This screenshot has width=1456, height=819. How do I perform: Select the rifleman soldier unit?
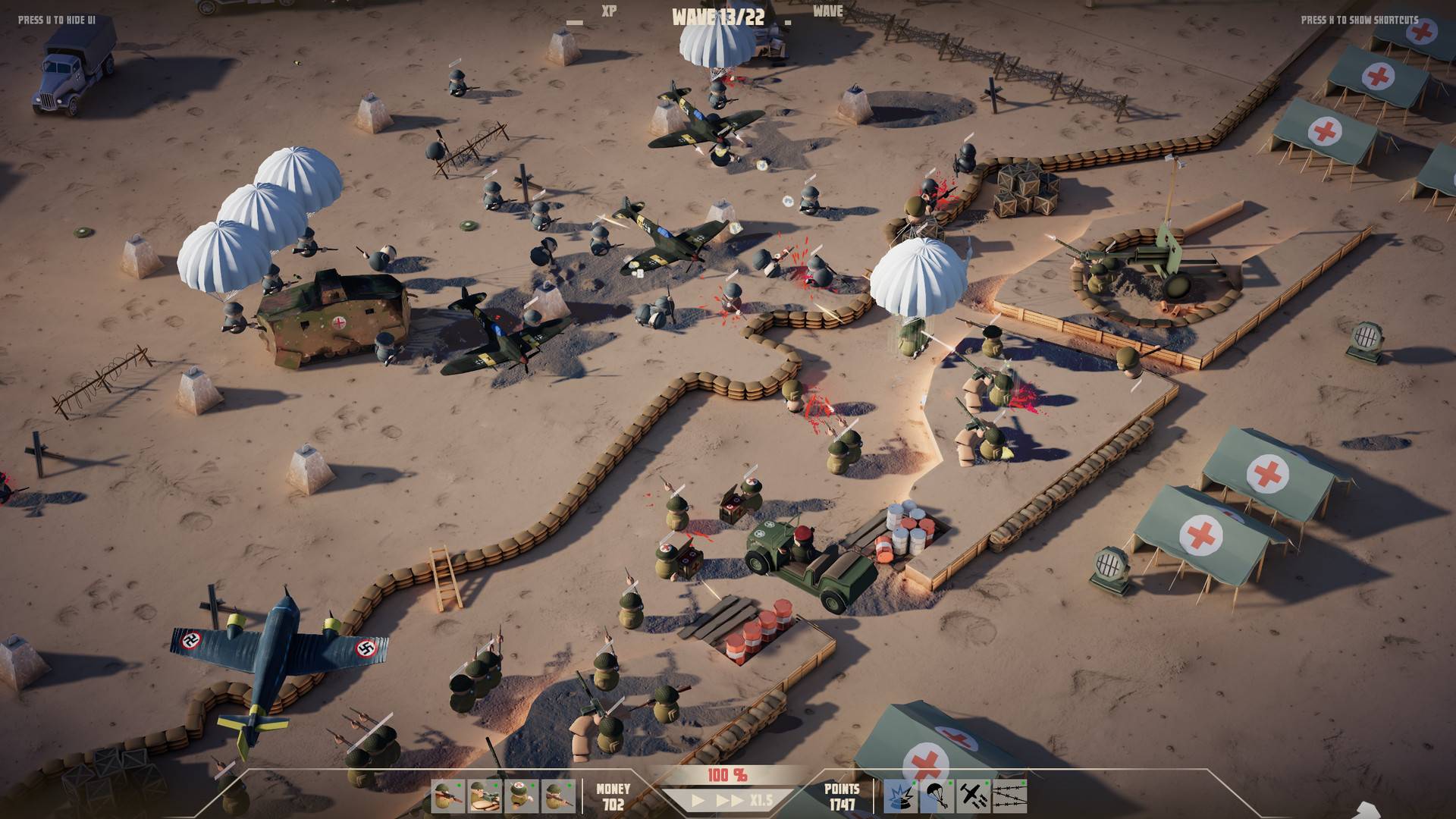(x=447, y=796)
